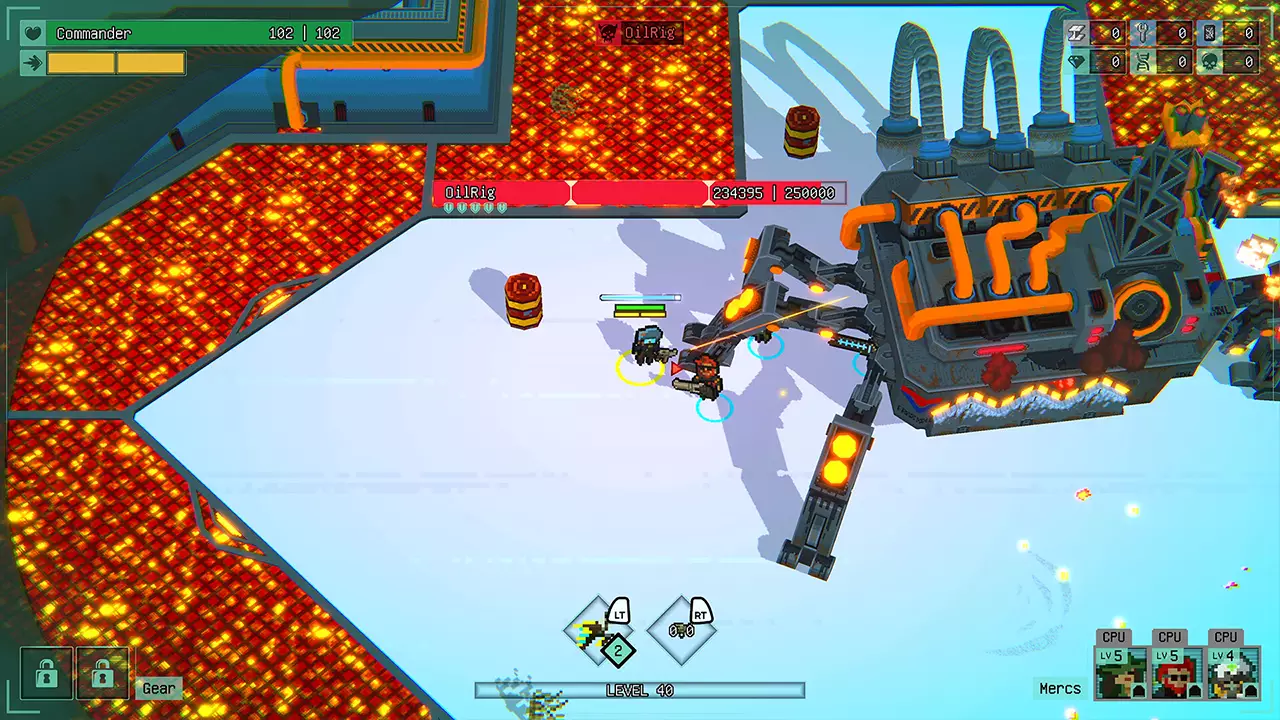The width and height of the screenshot is (1280, 720).
Task: Select the green-hat merc portrait
Action: [1121, 673]
